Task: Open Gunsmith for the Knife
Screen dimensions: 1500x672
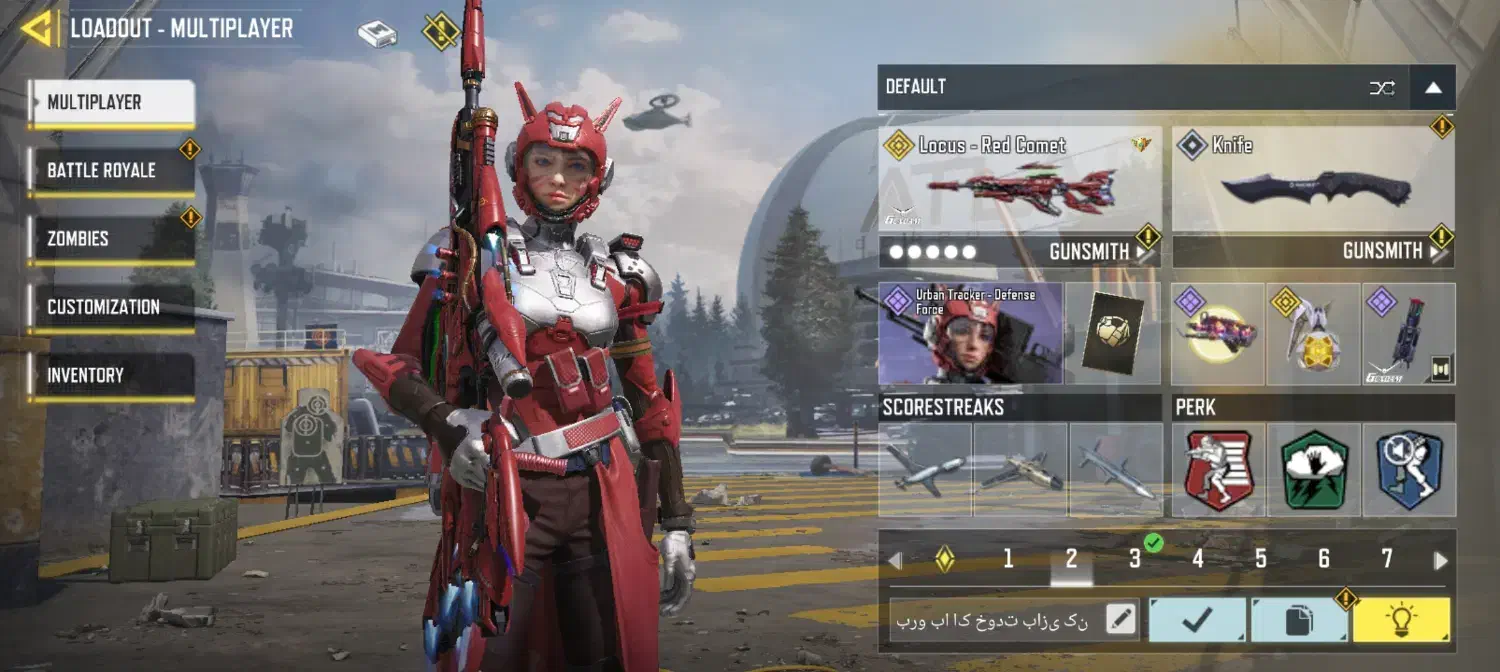Action: [x=1393, y=252]
